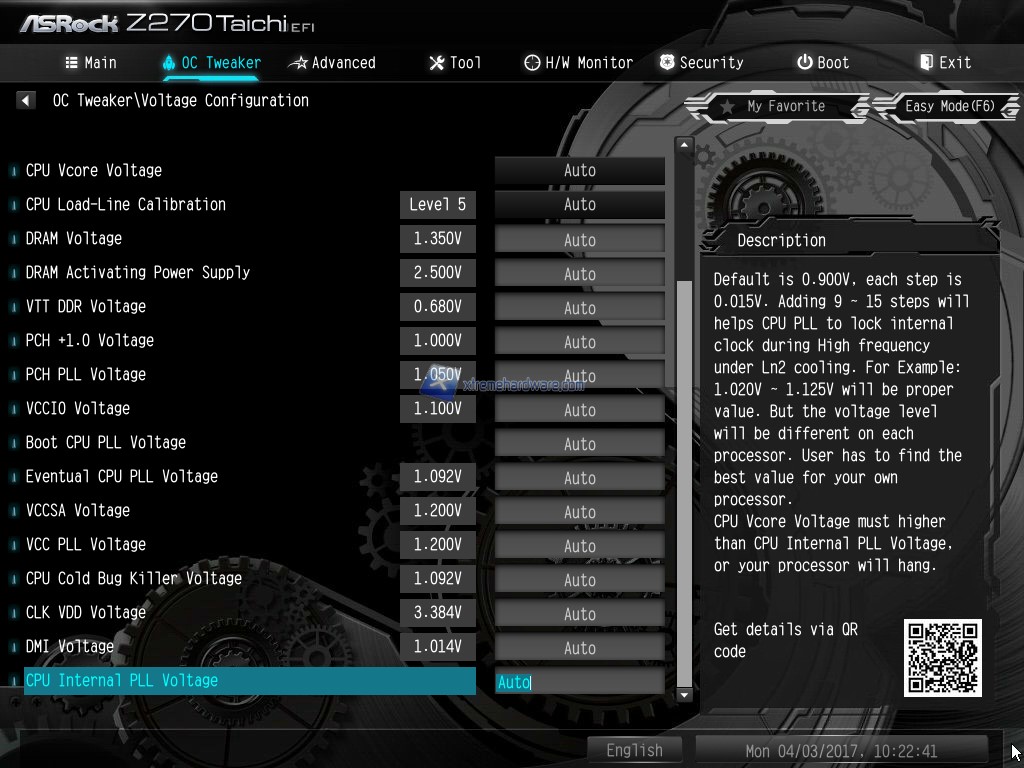This screenshot has width=1024, height=768.
Task: Edit the Boot CPU PLL Voltage field
Action: (x=580, y=443)
